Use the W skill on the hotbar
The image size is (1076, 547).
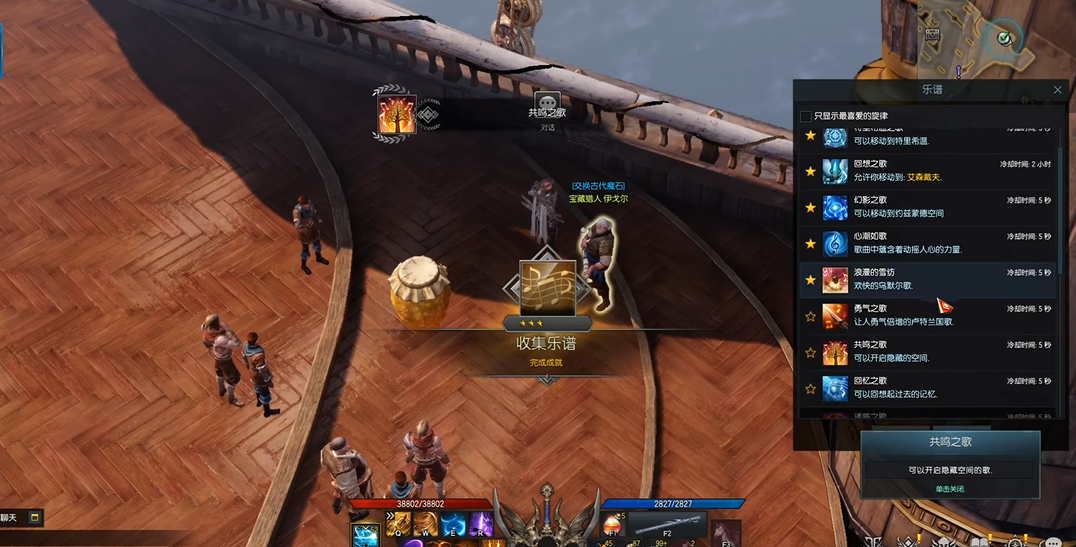tap(427, 524)
